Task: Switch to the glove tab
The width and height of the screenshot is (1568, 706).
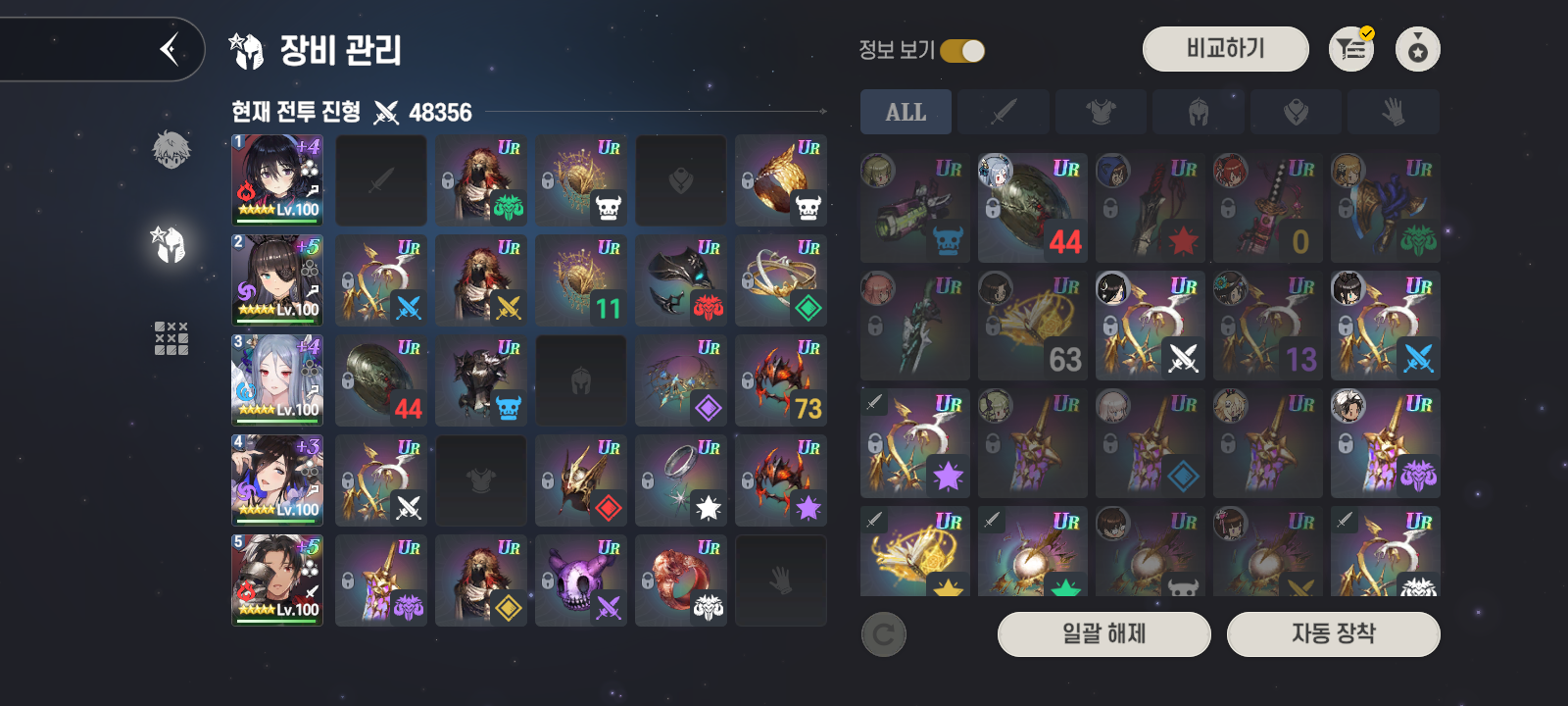Action: tap(1393, 113)
